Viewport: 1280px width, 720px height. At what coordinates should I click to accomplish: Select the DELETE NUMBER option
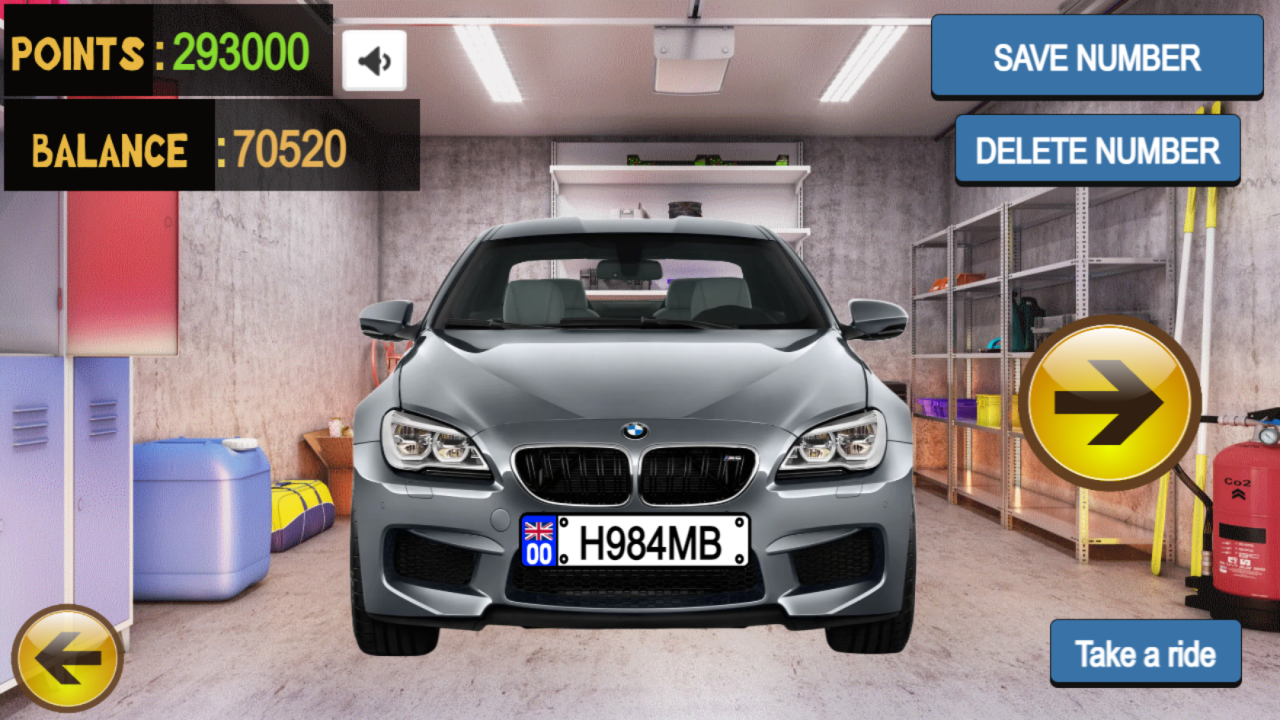click(1097, 150)
